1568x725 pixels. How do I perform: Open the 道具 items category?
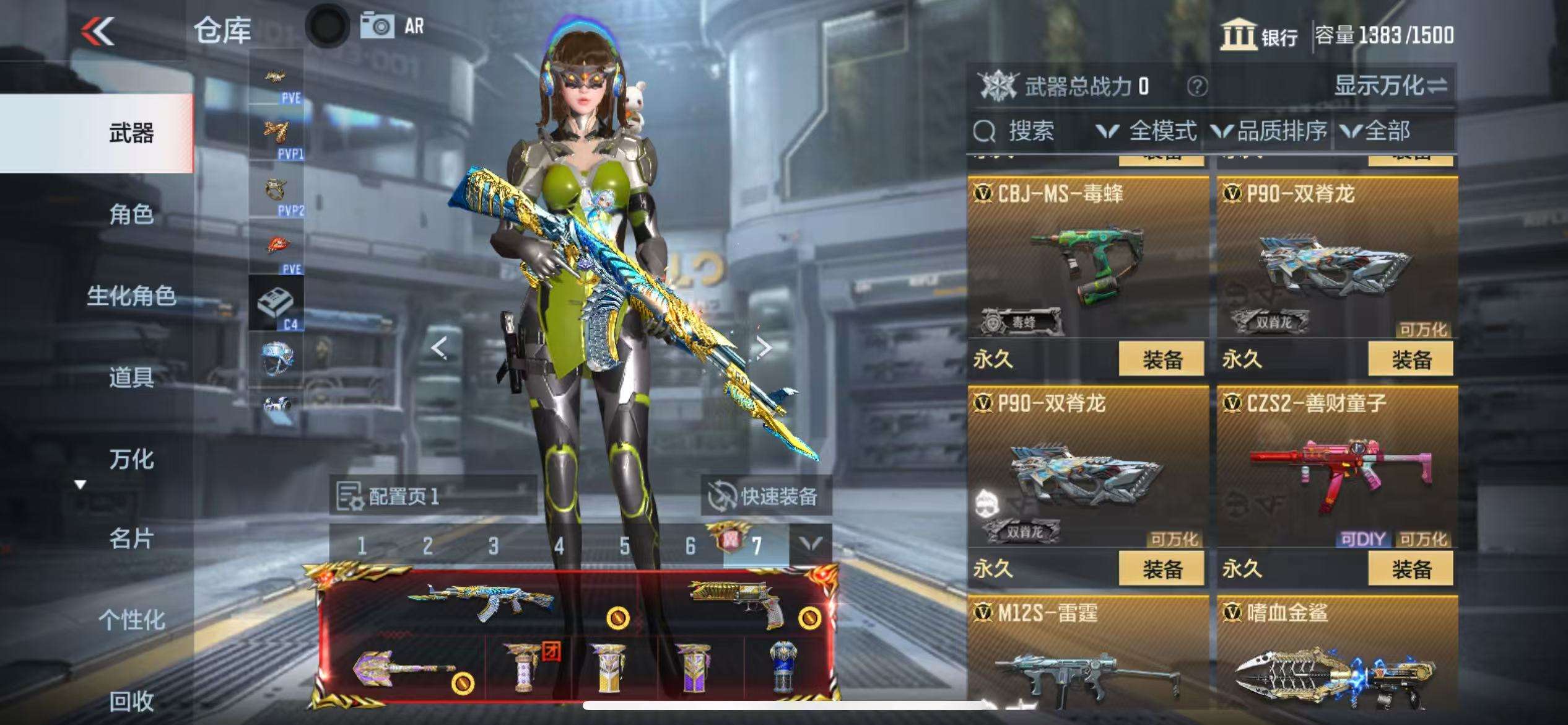pyautogui.click(x=131, y=377)
